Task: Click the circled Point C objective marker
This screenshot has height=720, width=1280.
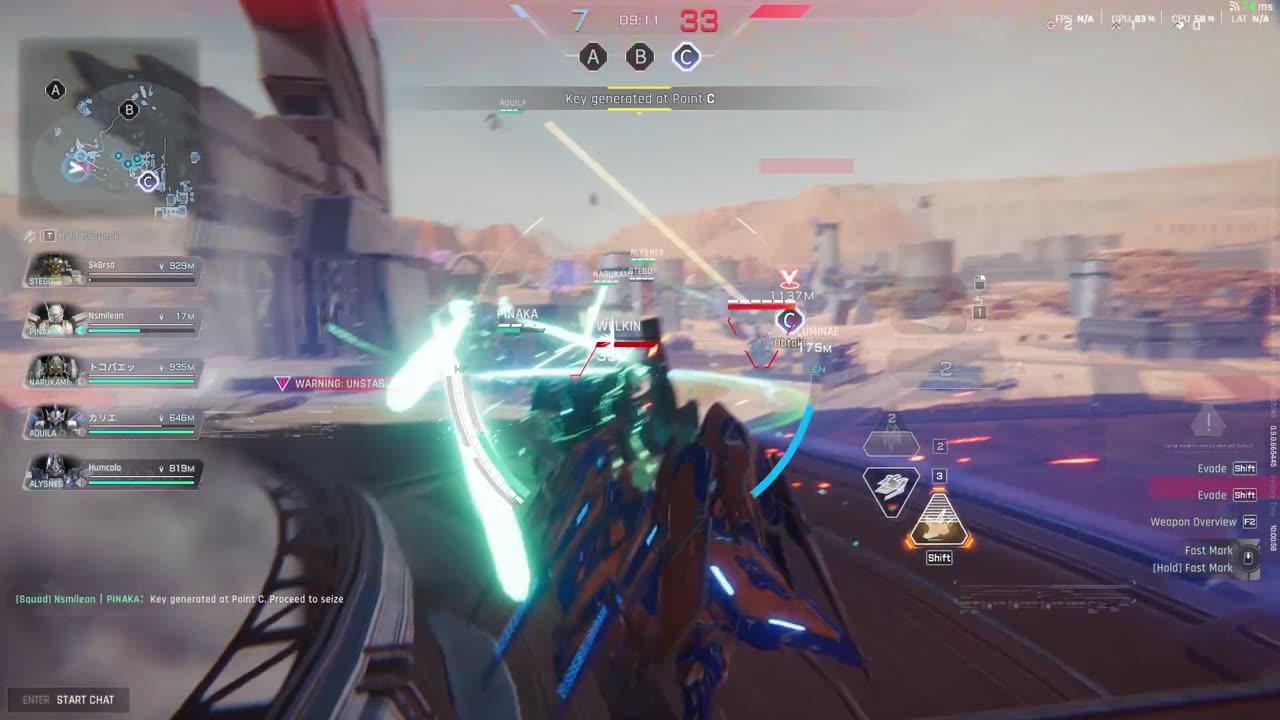Action: pyautogui.click(x=686, y=57)
